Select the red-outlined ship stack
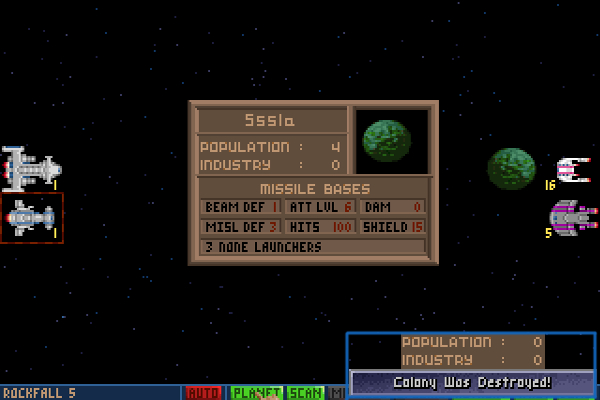Screen dimensions: 600x400 point(31,217)
